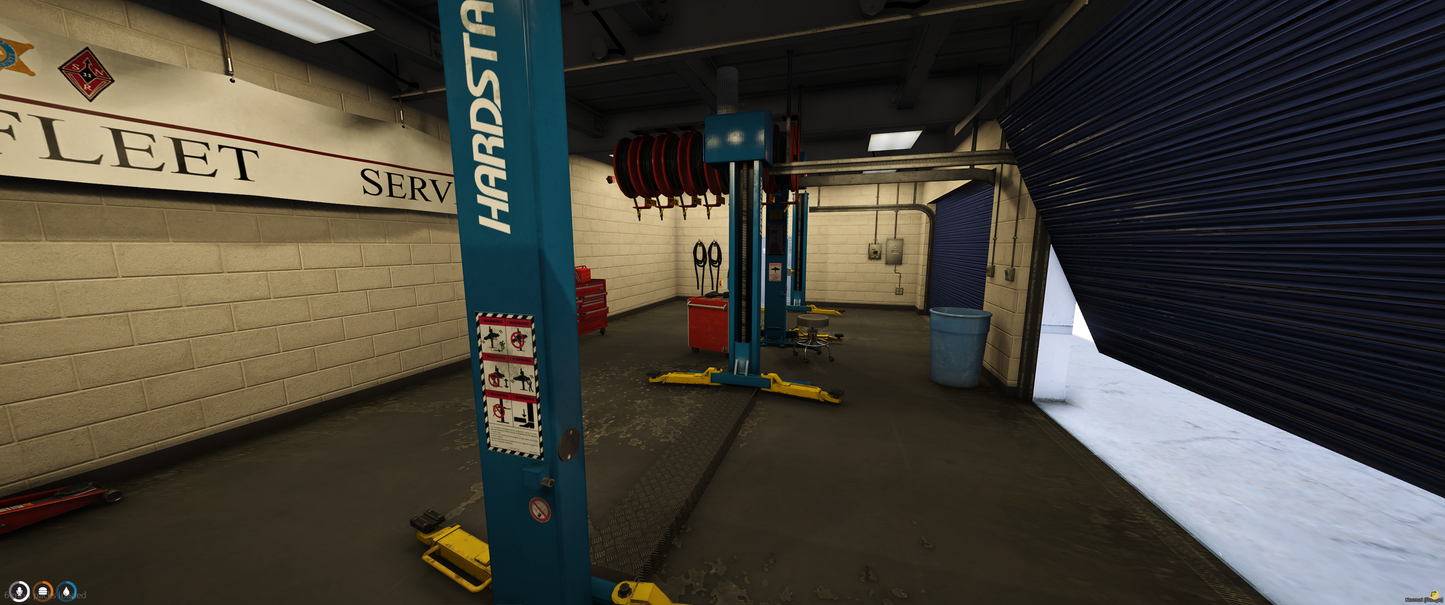Click the microphone voice indicator icon
1445x605 pixels.
click(x=19, y=591)
